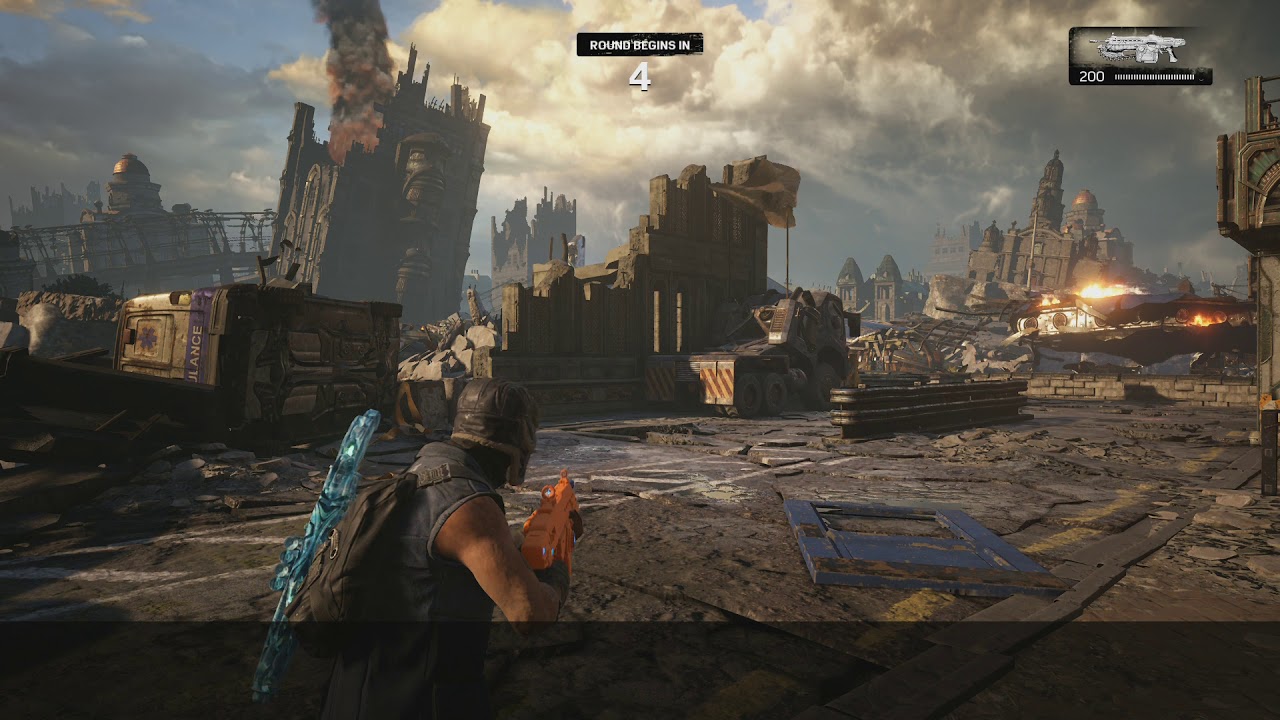This screenshot has height=720, width=1280.
Task: Select the Lancer rifle weapon icon
Action: coord(1139,48)
